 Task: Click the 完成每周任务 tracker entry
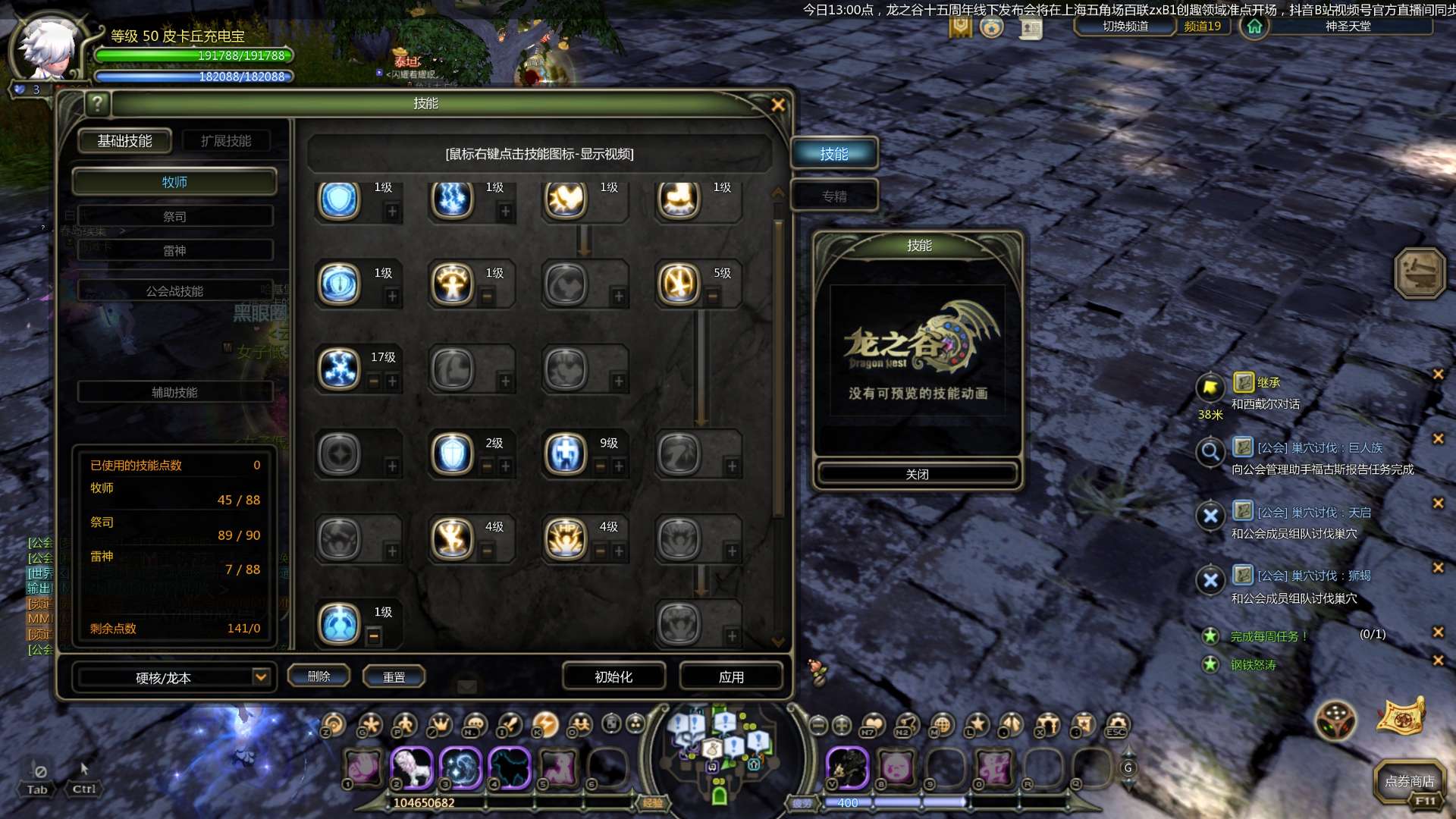[1268, 636]
